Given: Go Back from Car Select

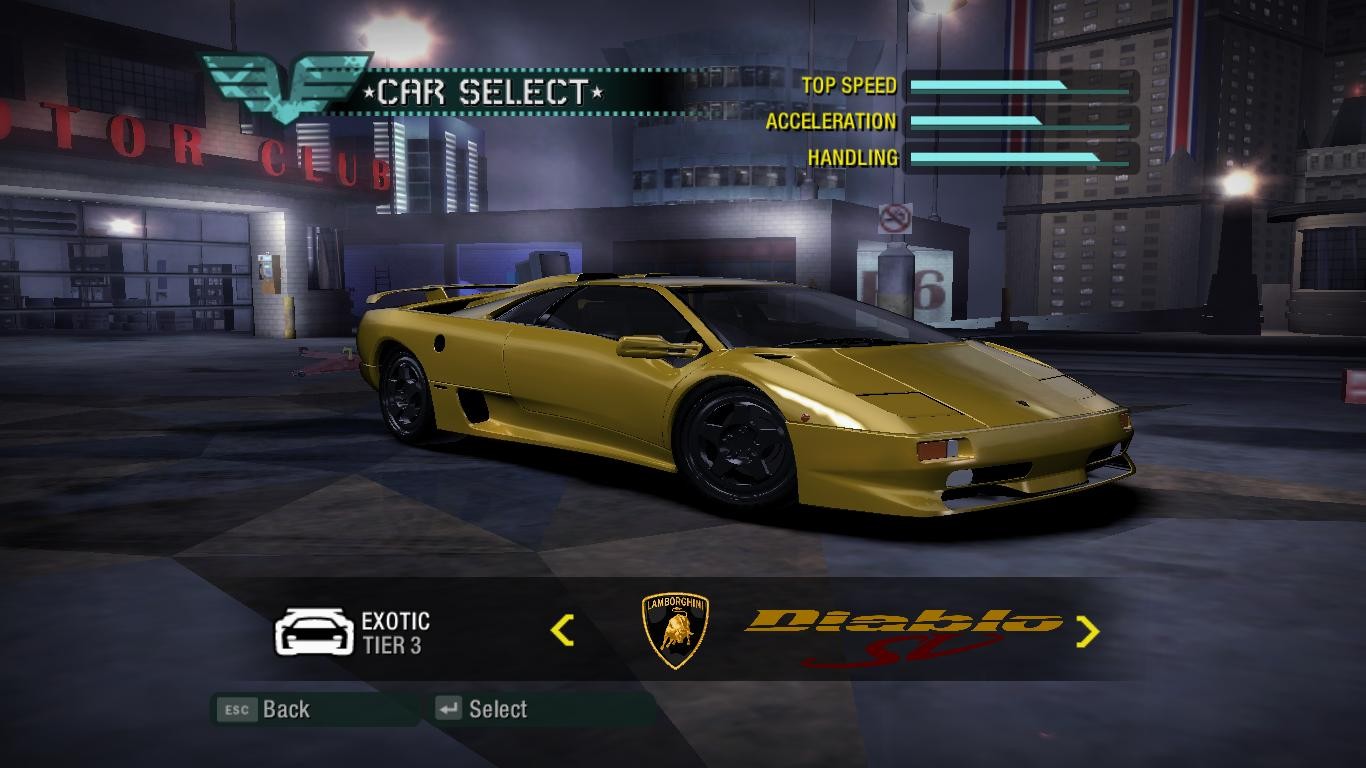Looking at the screenshot, I should (266, 709).
